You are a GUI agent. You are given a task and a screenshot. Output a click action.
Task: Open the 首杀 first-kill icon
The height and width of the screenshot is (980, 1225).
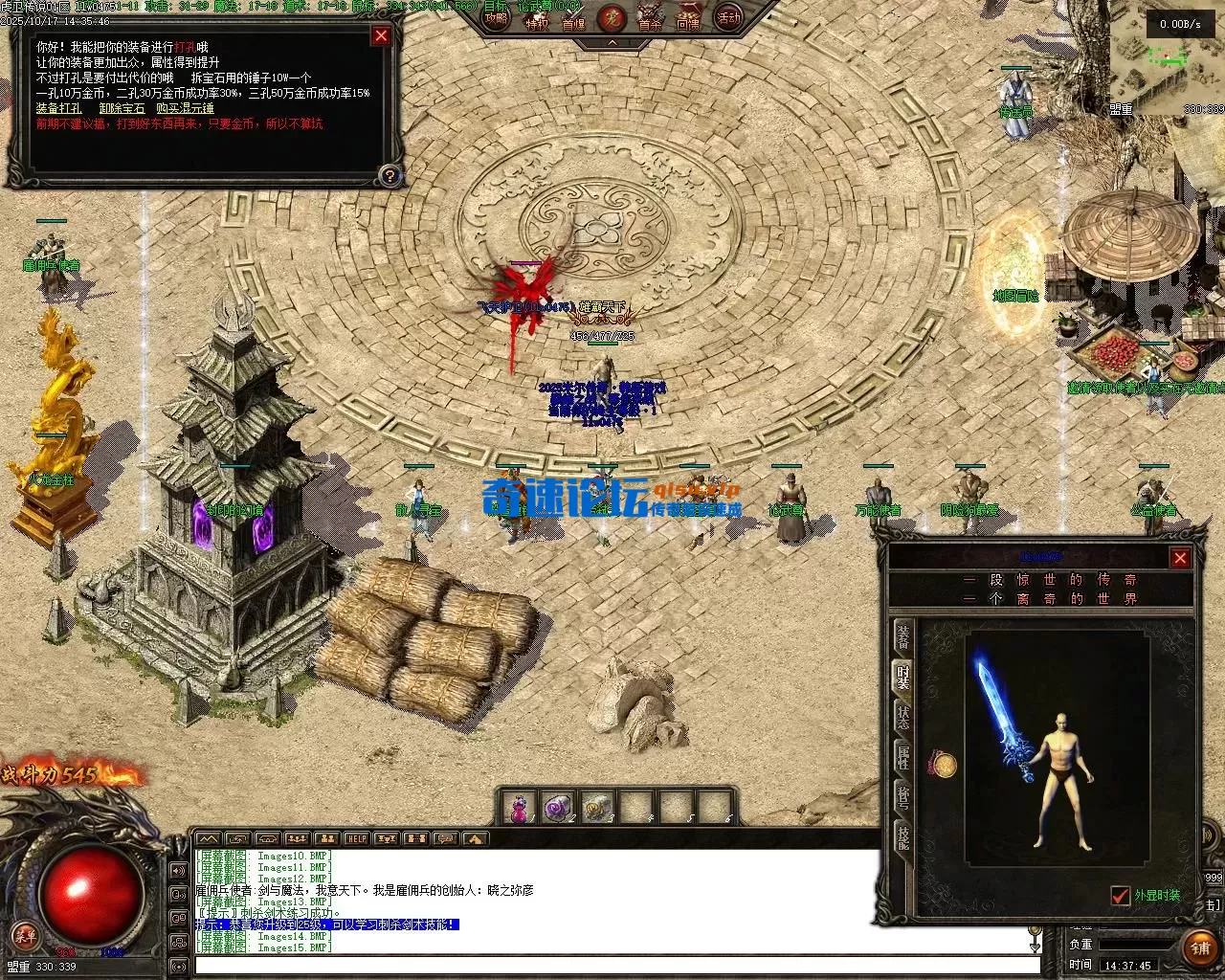[650, 21]
